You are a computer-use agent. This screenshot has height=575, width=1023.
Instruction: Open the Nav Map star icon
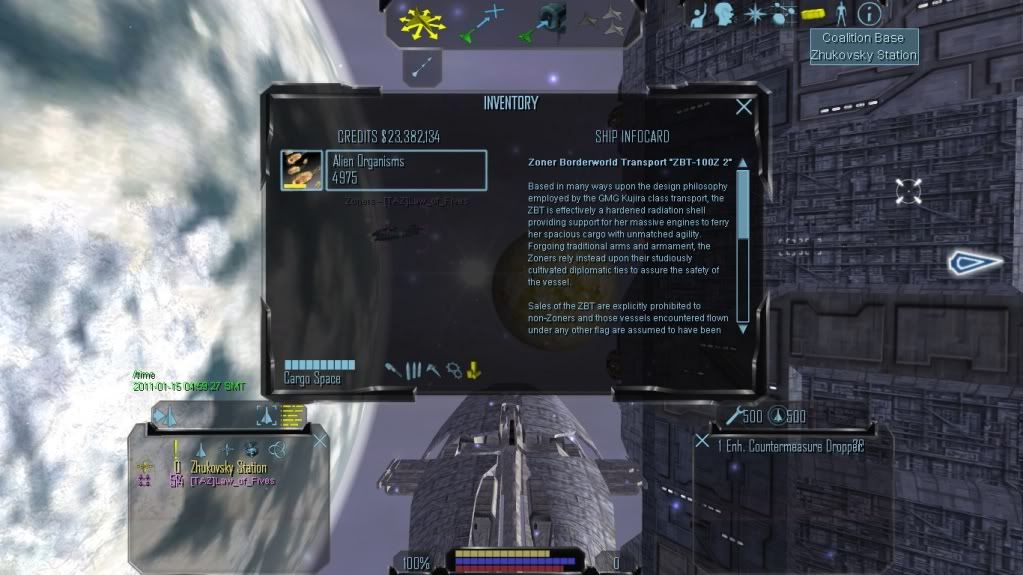pyautogui.click(x=754, y=14)
